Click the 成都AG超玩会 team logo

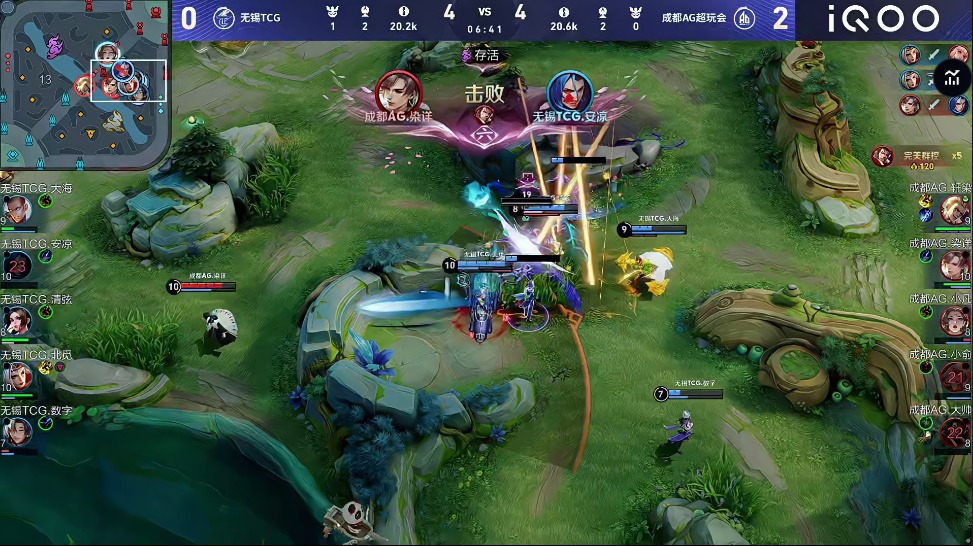coord(744,19)
